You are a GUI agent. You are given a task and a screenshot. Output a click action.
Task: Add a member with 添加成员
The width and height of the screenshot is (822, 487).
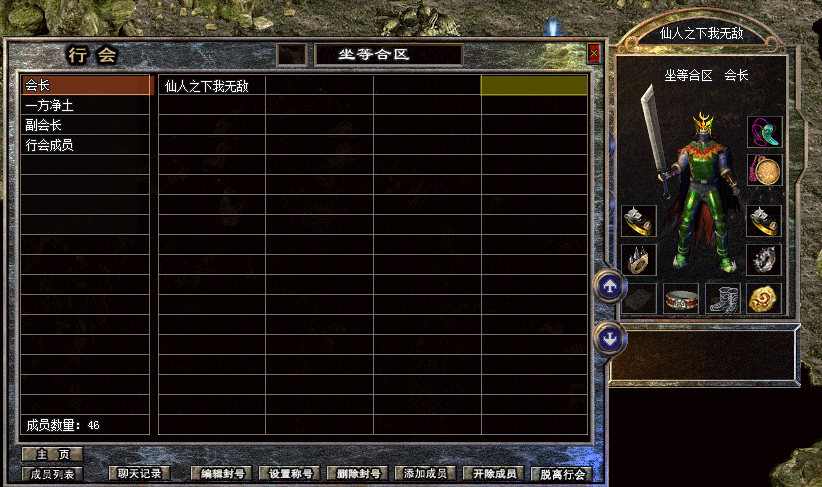point(426,474)
